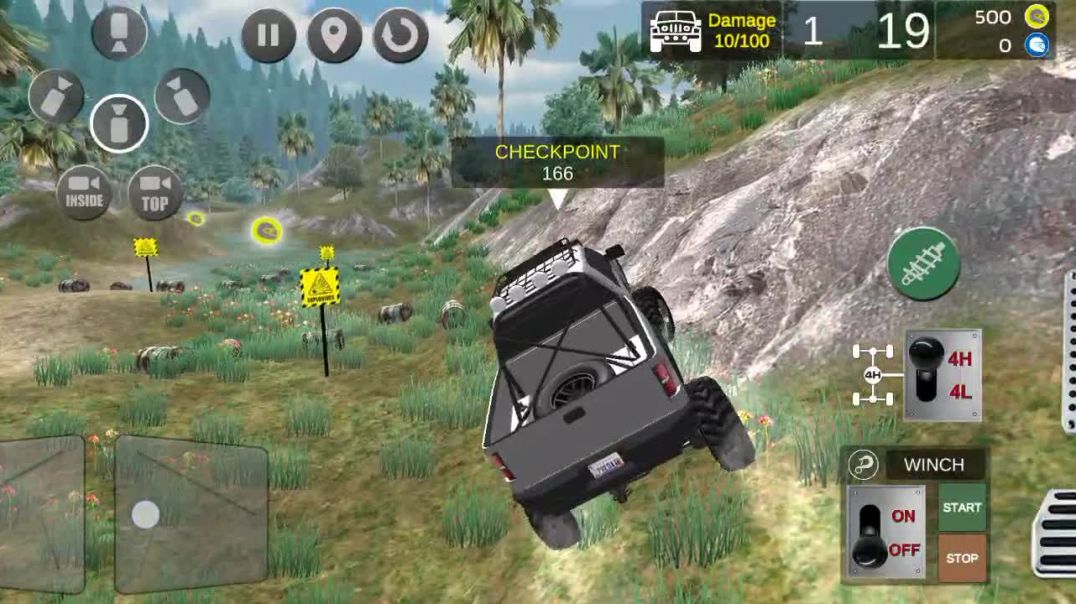The height and width of the screenshot is (604, 1076).
Task: Tap the right steering pad with dot
Action: [x=190, y=514]
